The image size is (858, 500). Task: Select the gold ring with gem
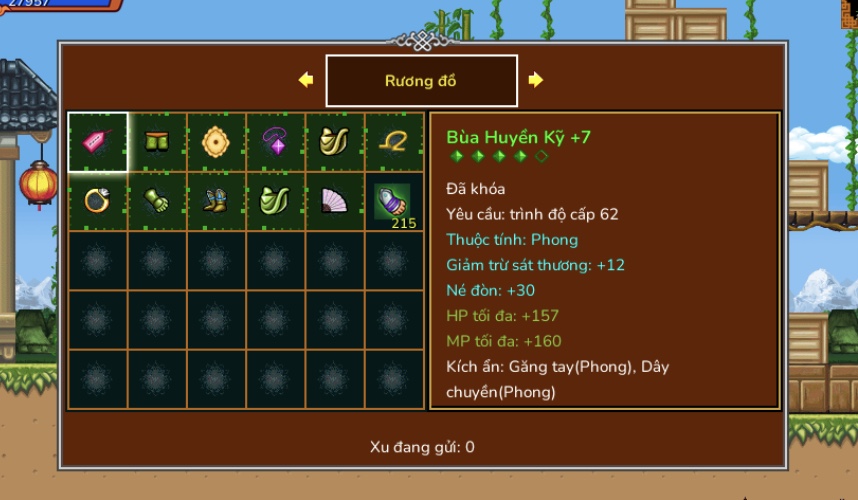(98, 201)
